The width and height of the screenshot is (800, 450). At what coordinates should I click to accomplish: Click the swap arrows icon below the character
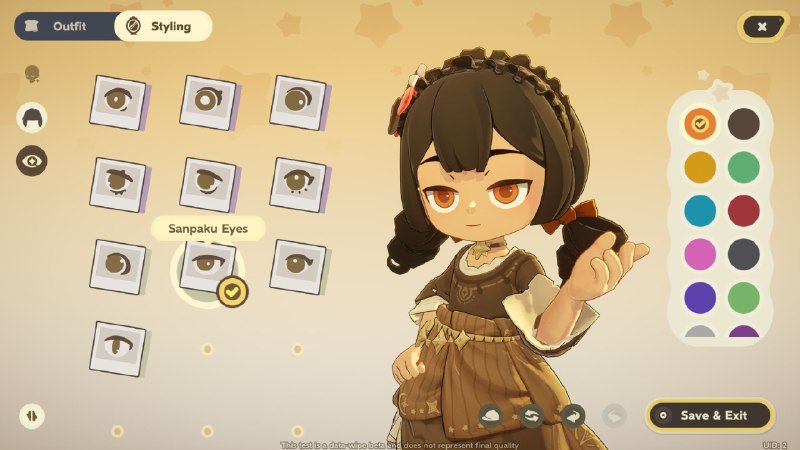(x=531, y=415)
